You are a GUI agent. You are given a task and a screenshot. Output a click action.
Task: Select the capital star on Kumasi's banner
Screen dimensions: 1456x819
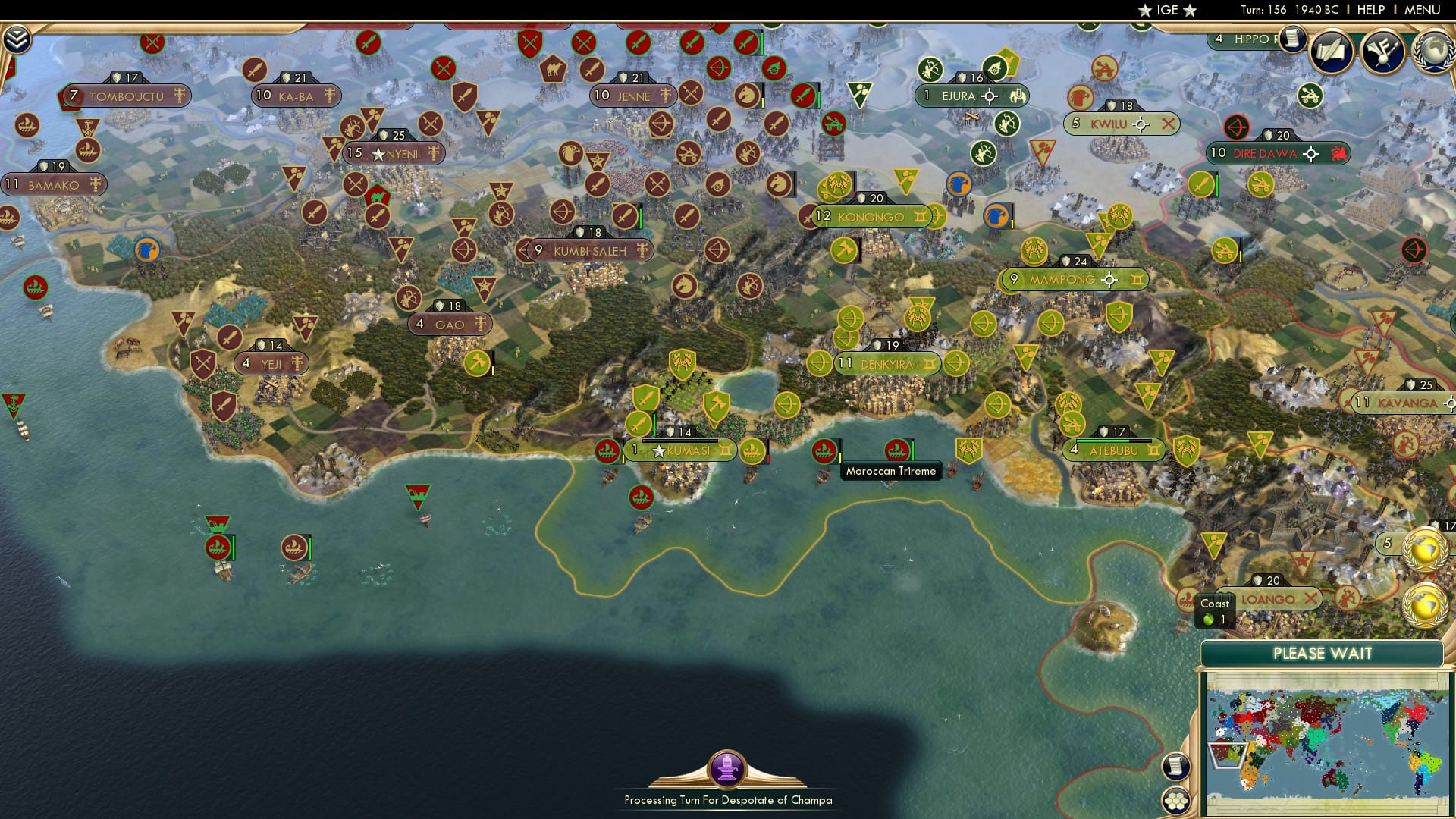tap(657, 450)
